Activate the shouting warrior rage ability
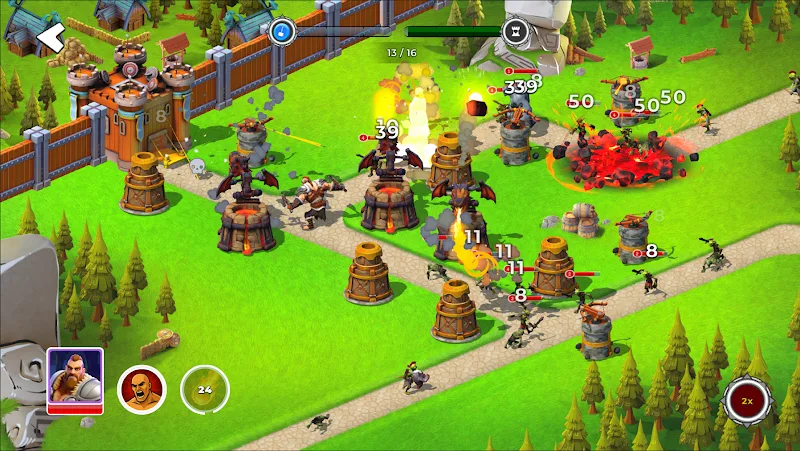This screenshot has width=800, height=451. tap(141, 389)
